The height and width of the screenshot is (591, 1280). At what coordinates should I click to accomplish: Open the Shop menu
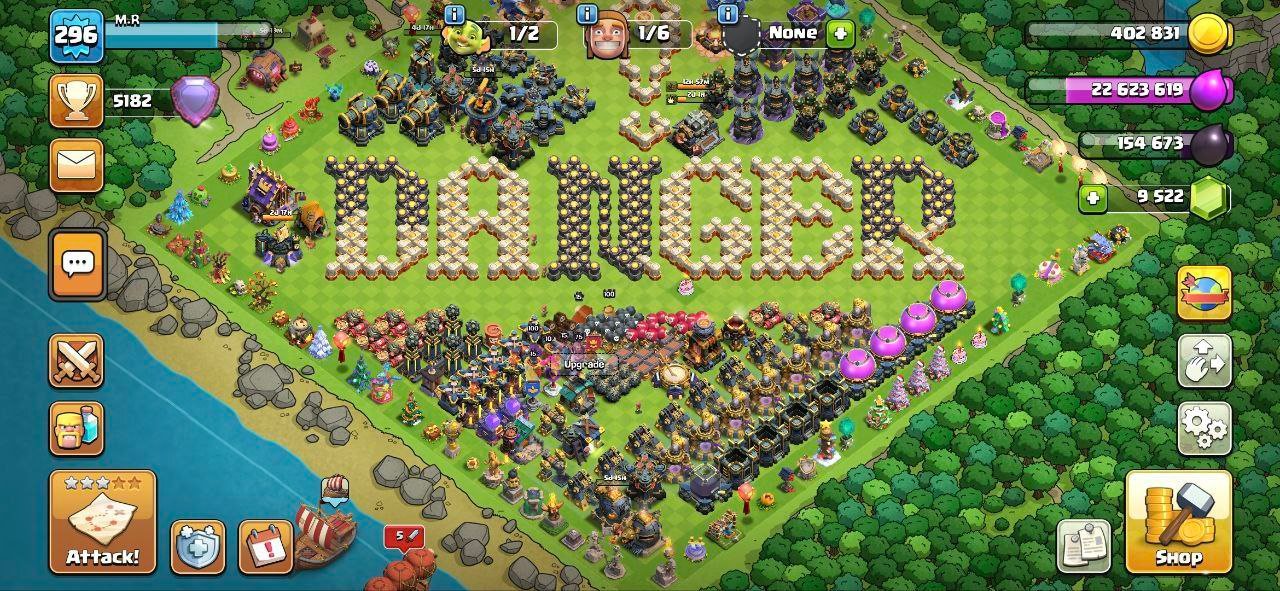point(1178,520)
